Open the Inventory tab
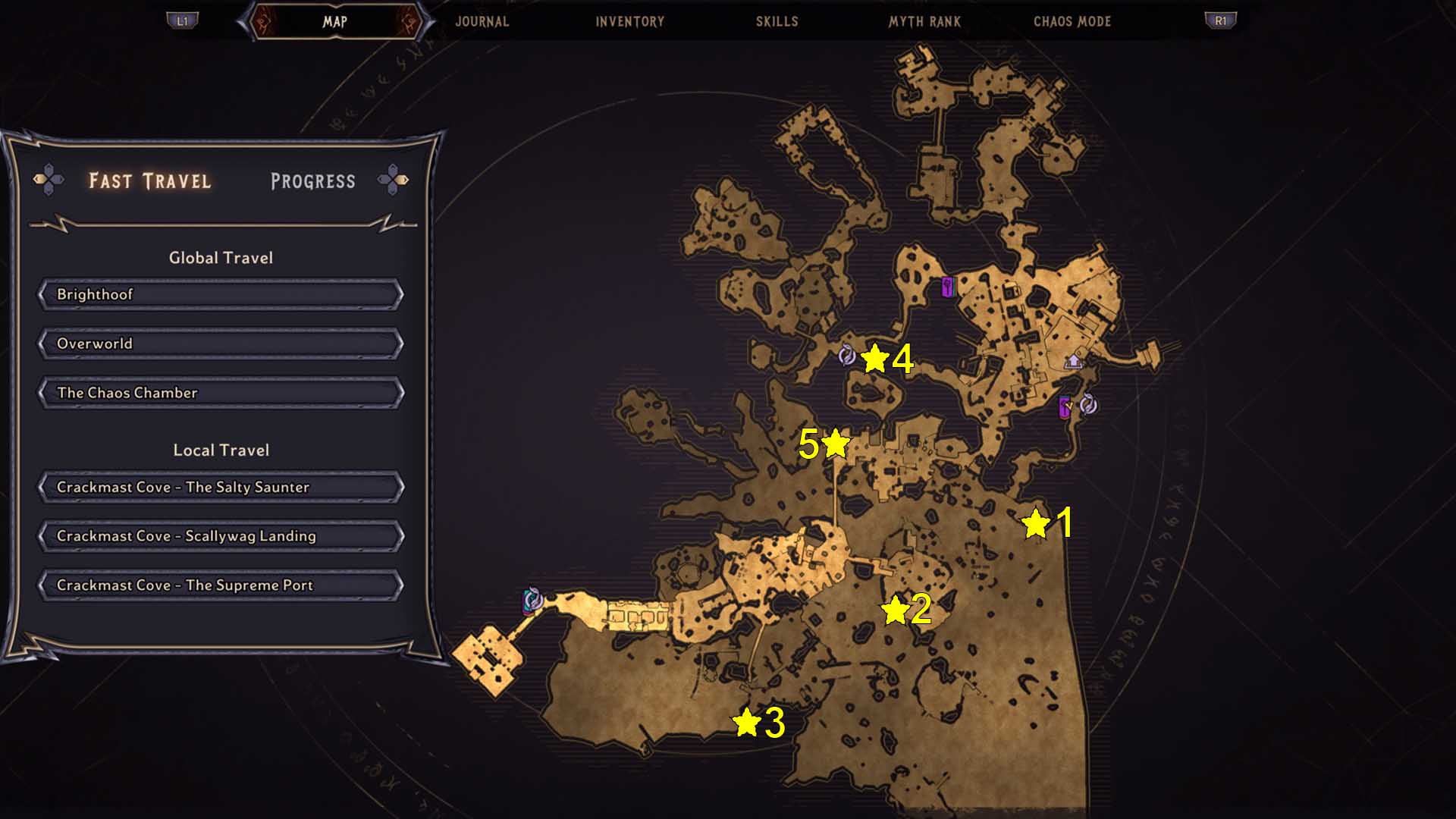The height and width of the screenshot is (819, 1456). [629, 21]
